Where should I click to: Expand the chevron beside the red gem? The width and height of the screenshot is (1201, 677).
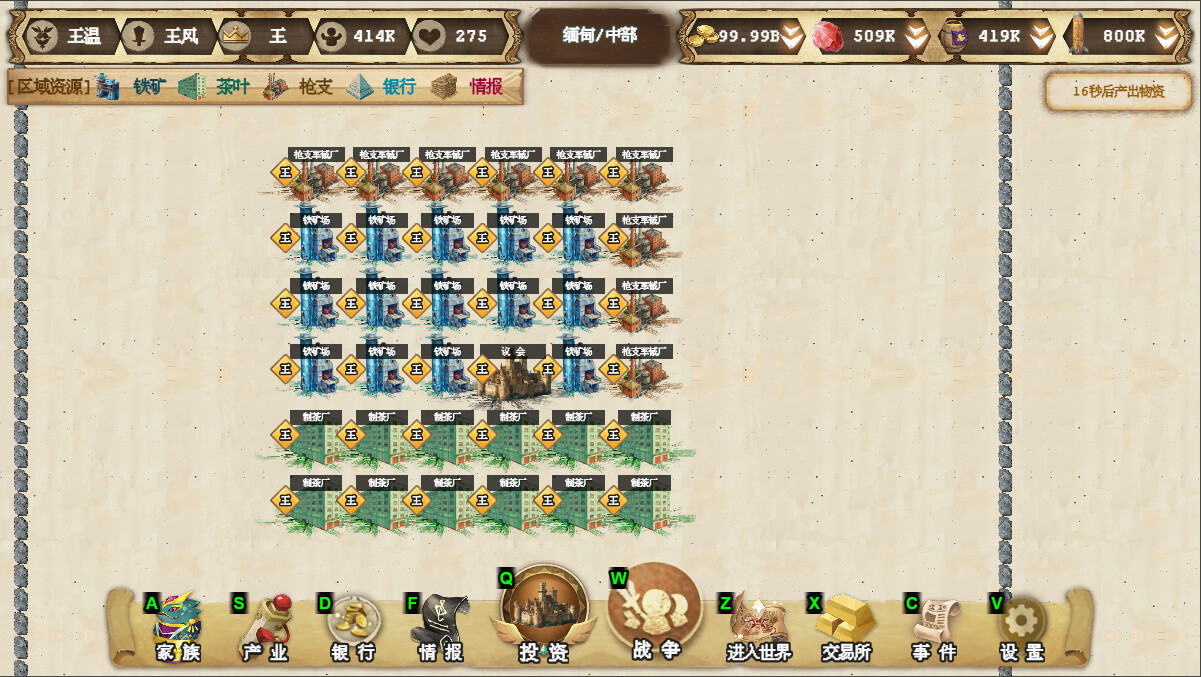(x=917, y=37)
